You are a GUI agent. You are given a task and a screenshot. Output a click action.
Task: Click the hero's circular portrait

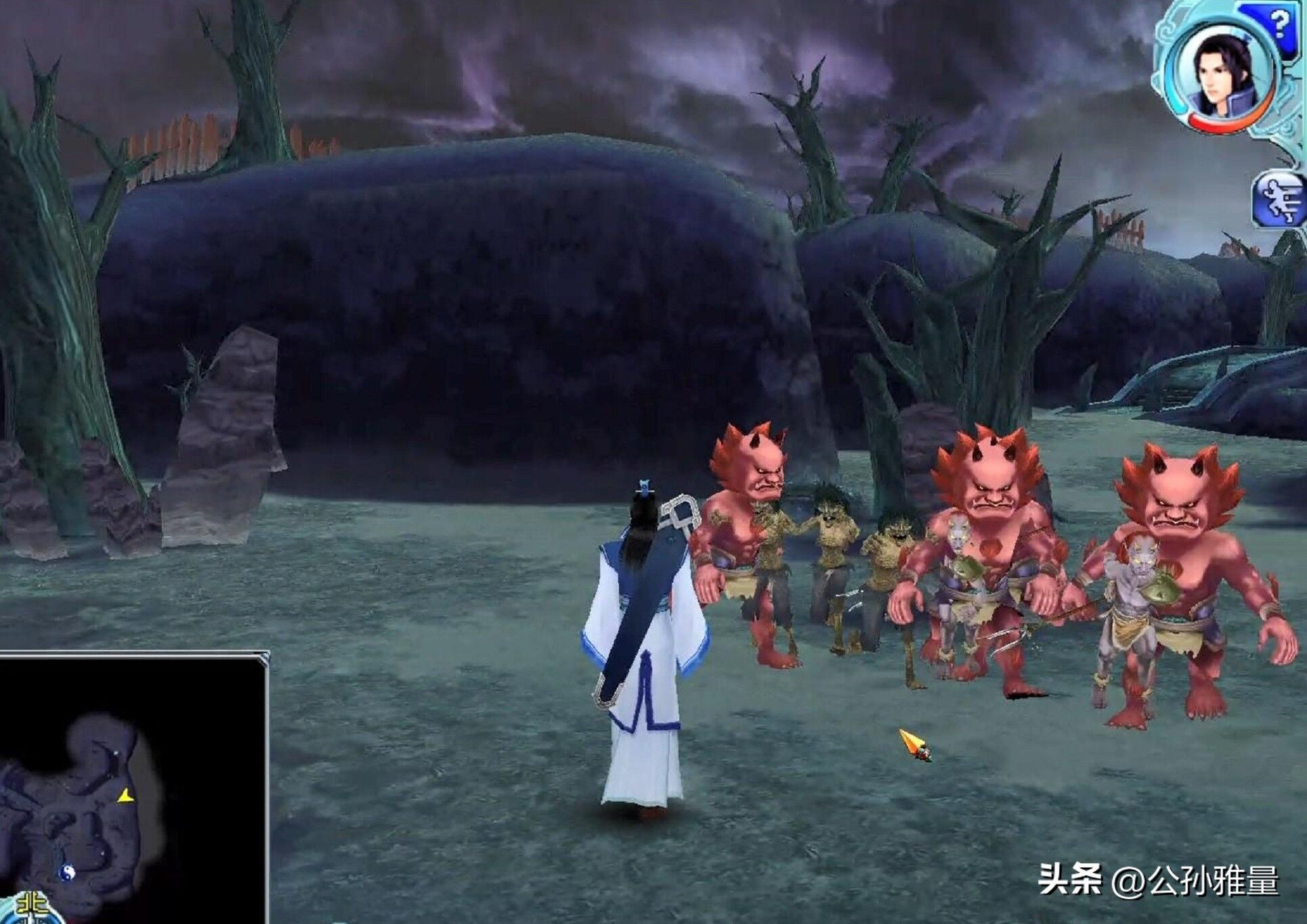coord(1224,76)
